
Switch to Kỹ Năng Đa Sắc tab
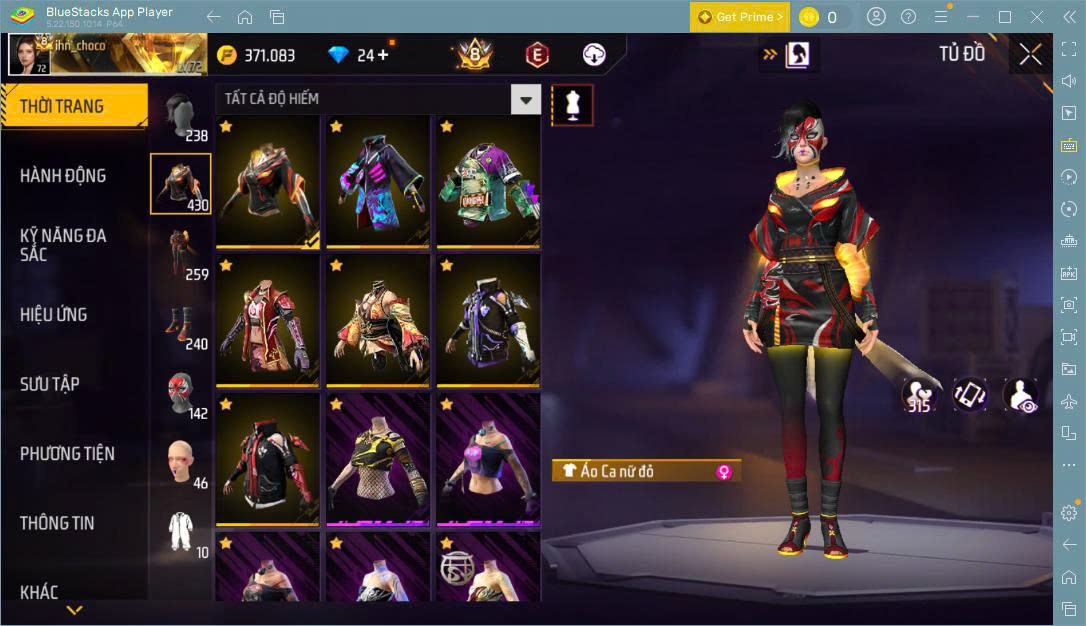click(63, 245)
